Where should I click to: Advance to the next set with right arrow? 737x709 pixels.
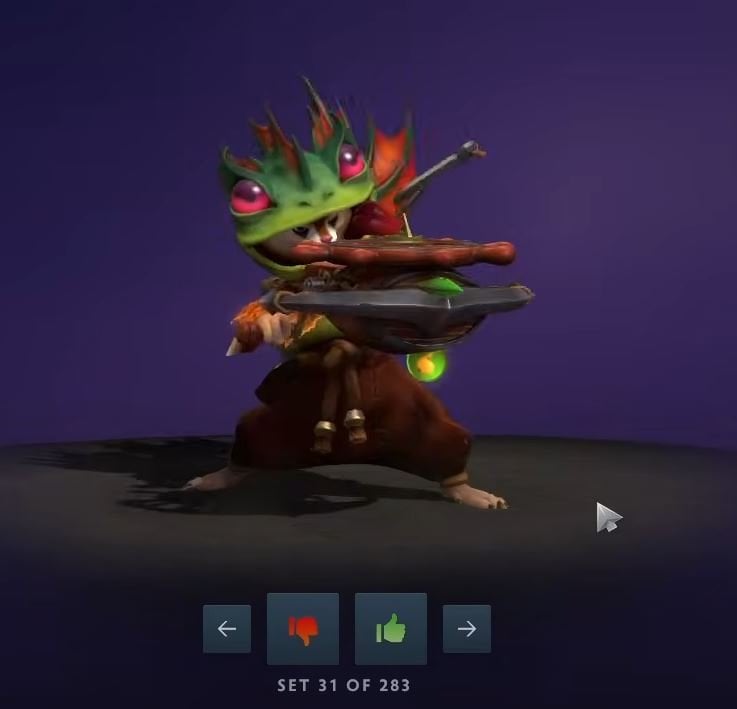pos(466,629)
